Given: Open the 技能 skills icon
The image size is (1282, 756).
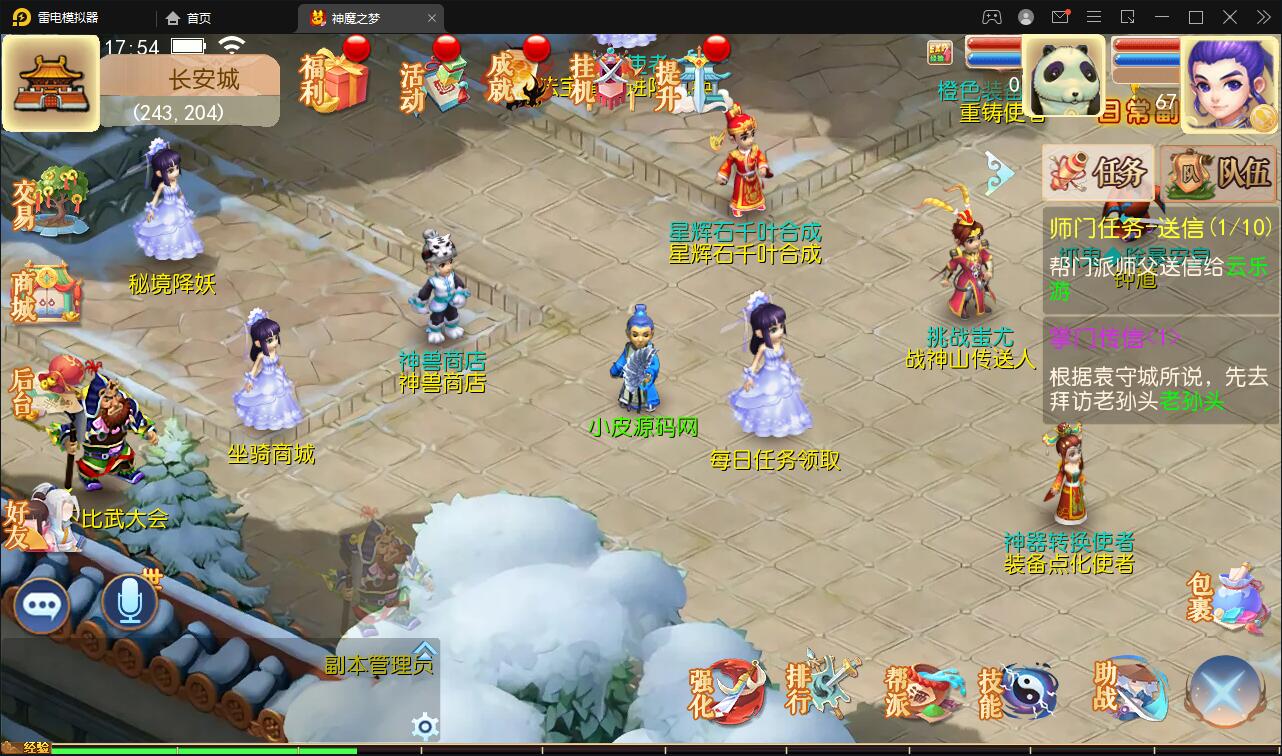Looking at the screenshot, I should tap(1016, 692).
